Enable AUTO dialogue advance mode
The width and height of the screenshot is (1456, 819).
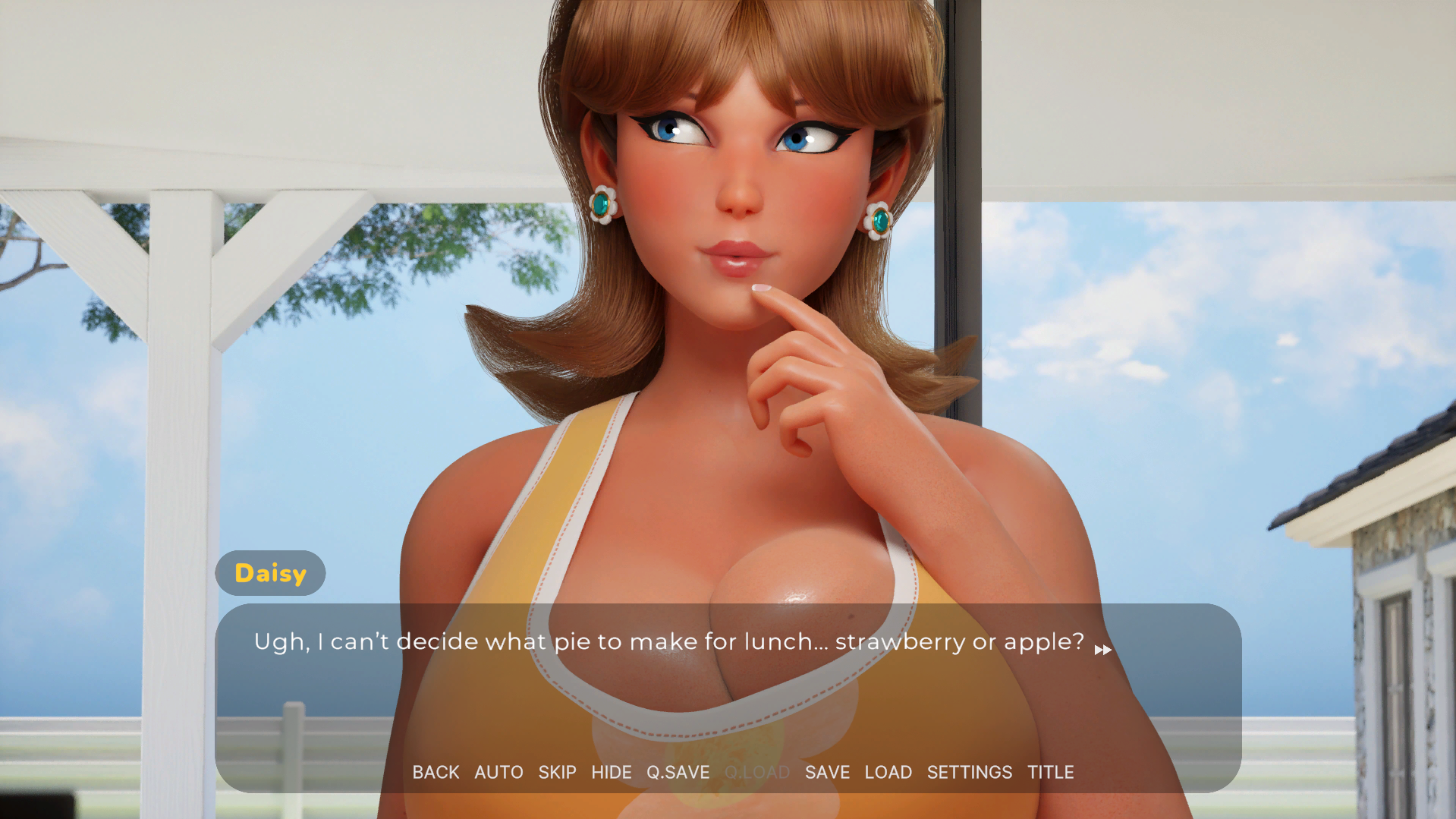[498, 772]
